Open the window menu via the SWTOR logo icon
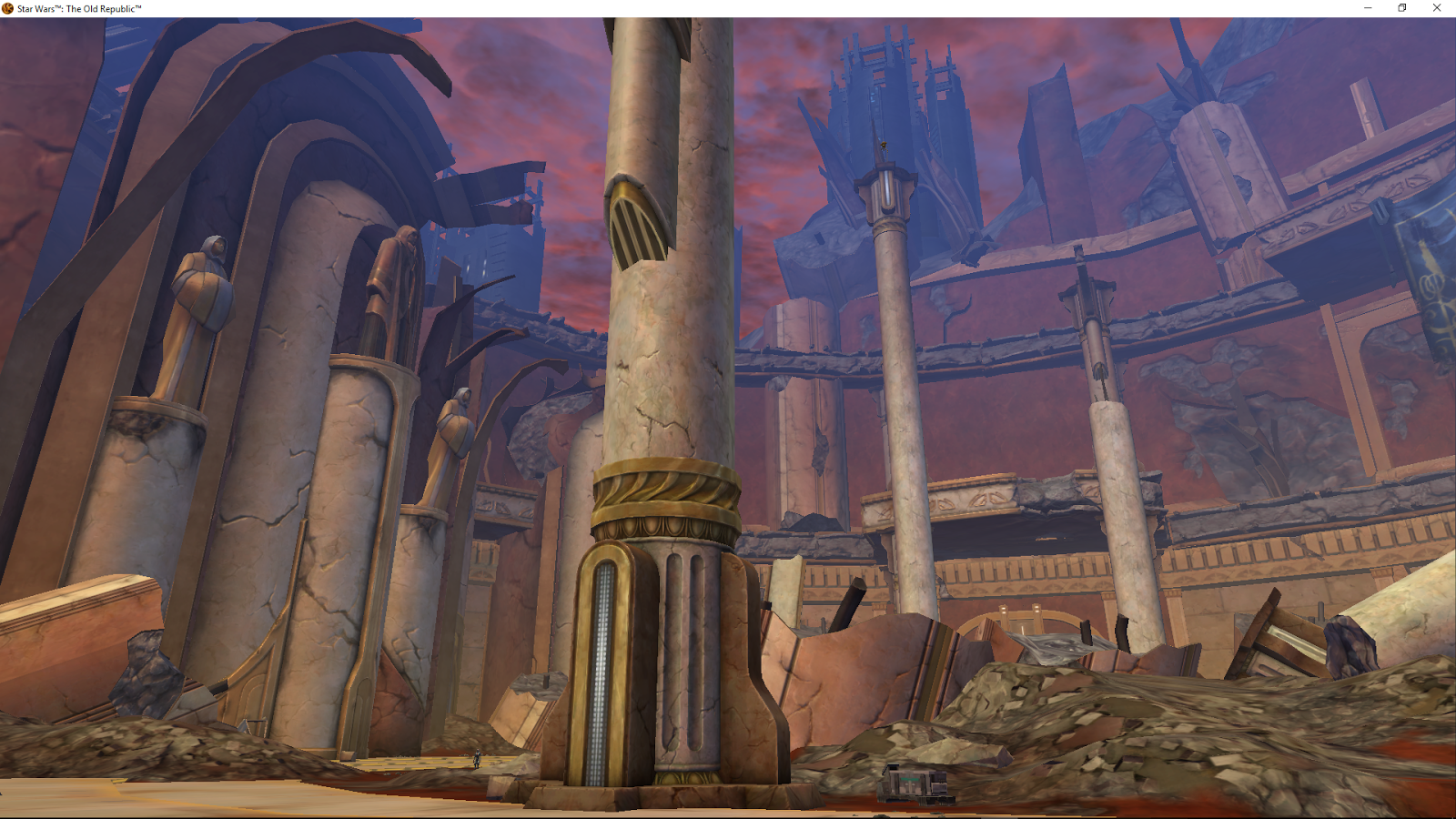 pyautogui.click(x=6, y=7)
